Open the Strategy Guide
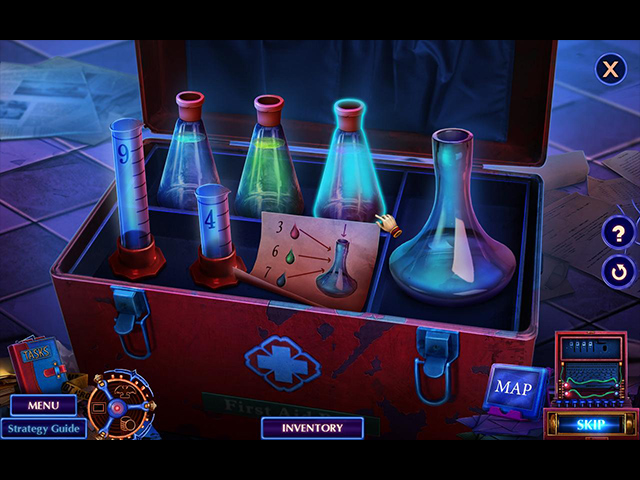This screenshot has width=640, height=480. [x=43, y=428]
